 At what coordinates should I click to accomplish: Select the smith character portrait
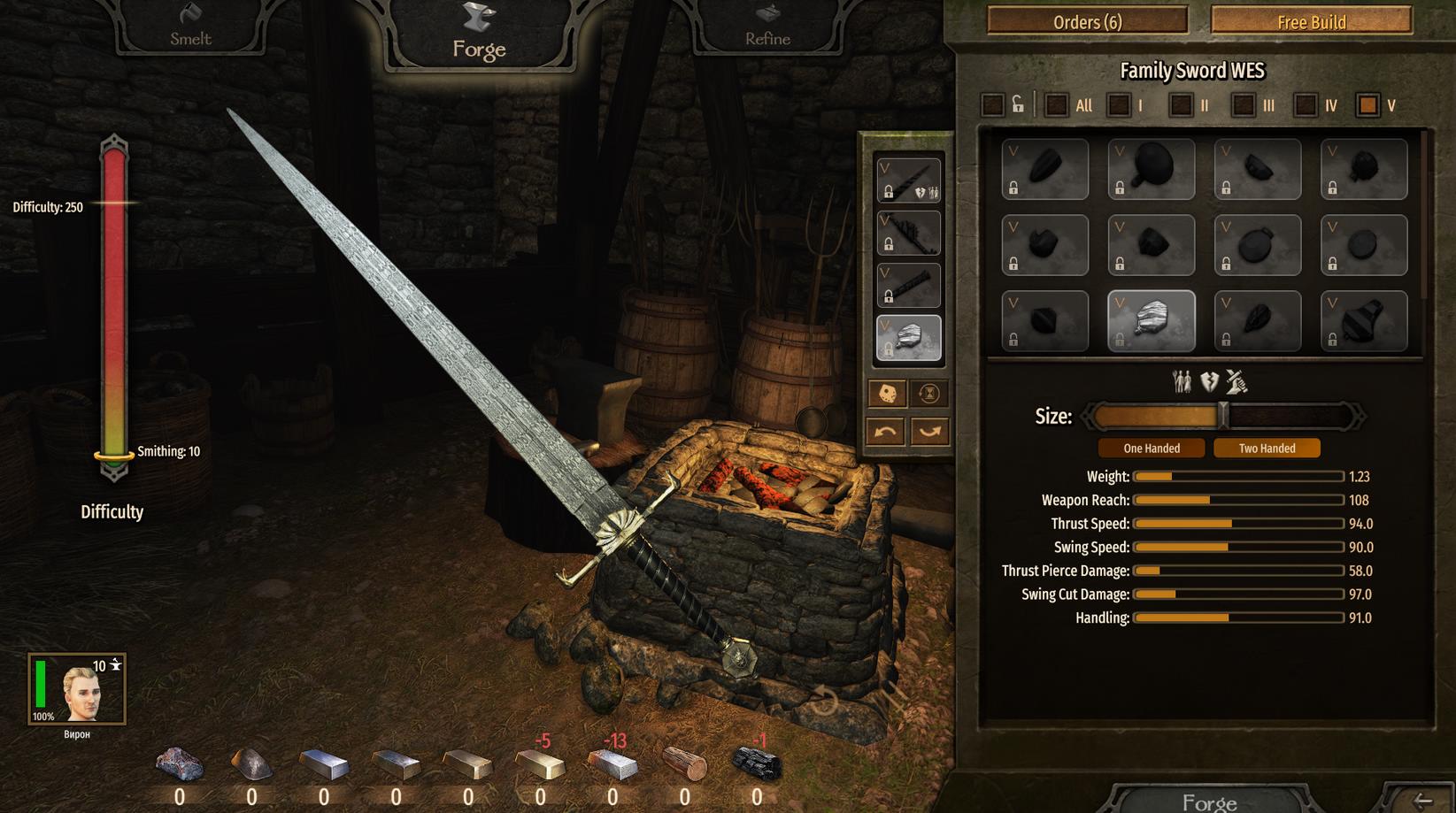coord(77,690)
